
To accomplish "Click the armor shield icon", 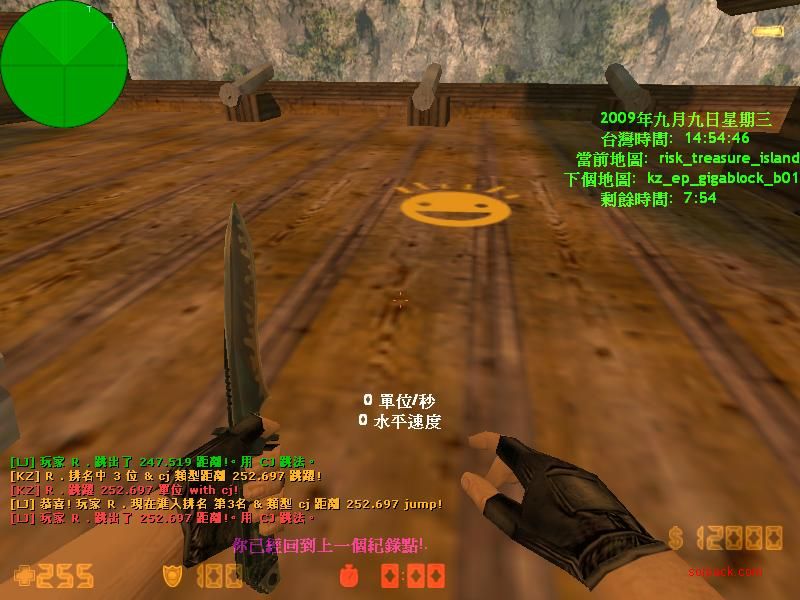I will pos(172,576).
